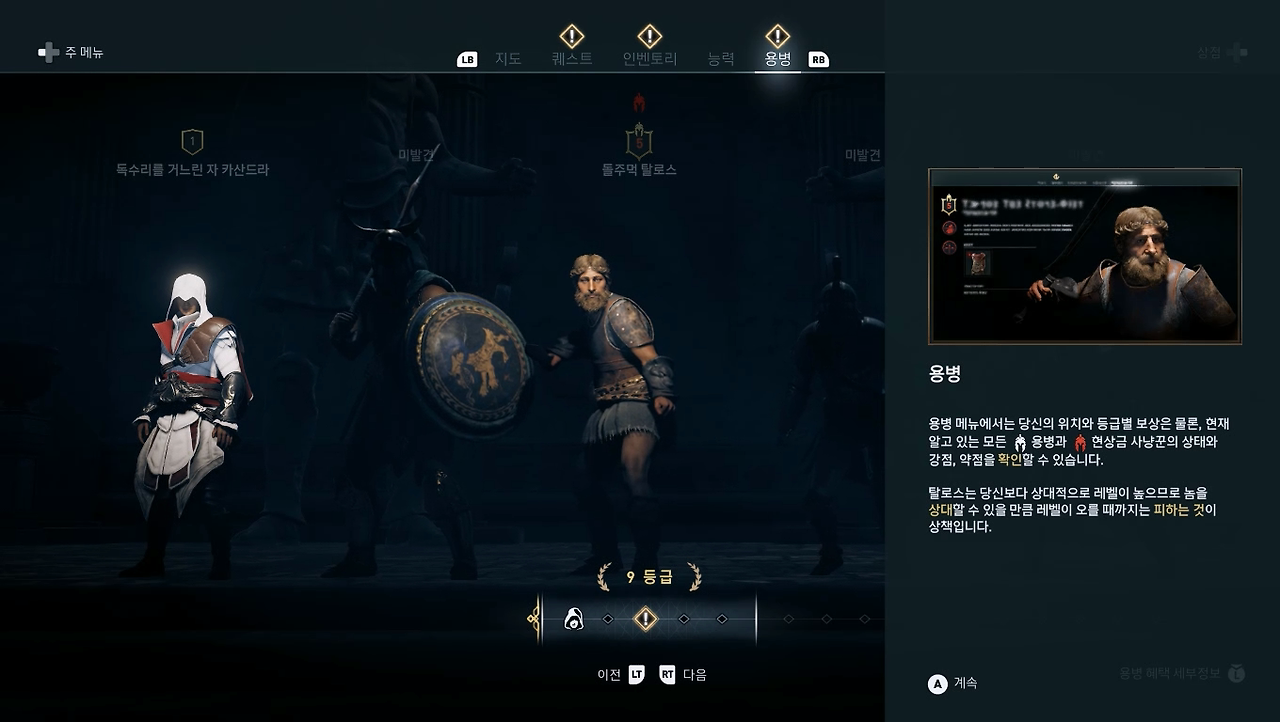
Task: Switch to the 능력 tab
Action: [722, 58]
